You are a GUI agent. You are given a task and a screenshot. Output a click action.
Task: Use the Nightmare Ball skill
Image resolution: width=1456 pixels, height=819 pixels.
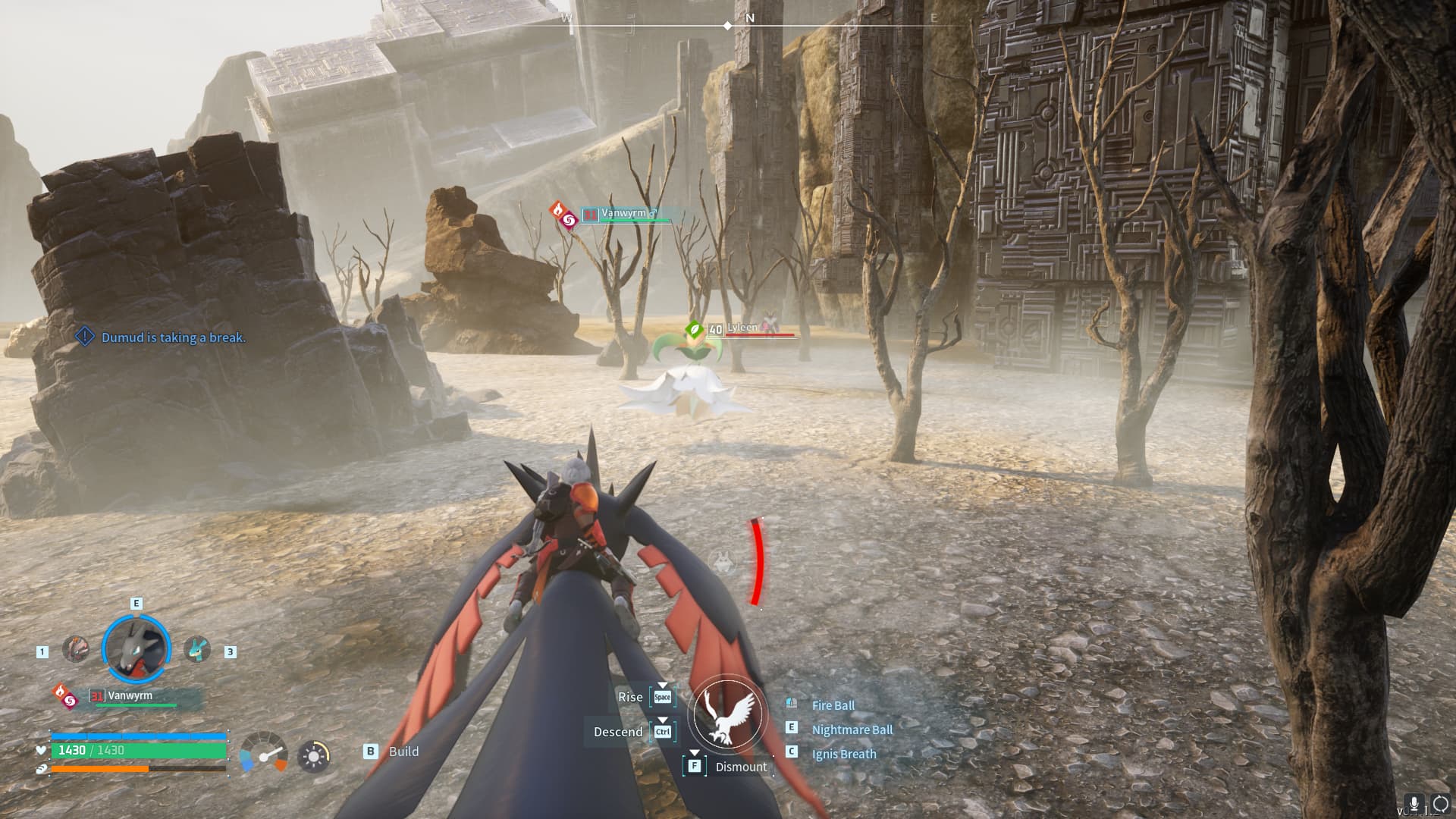pos(852,730)
